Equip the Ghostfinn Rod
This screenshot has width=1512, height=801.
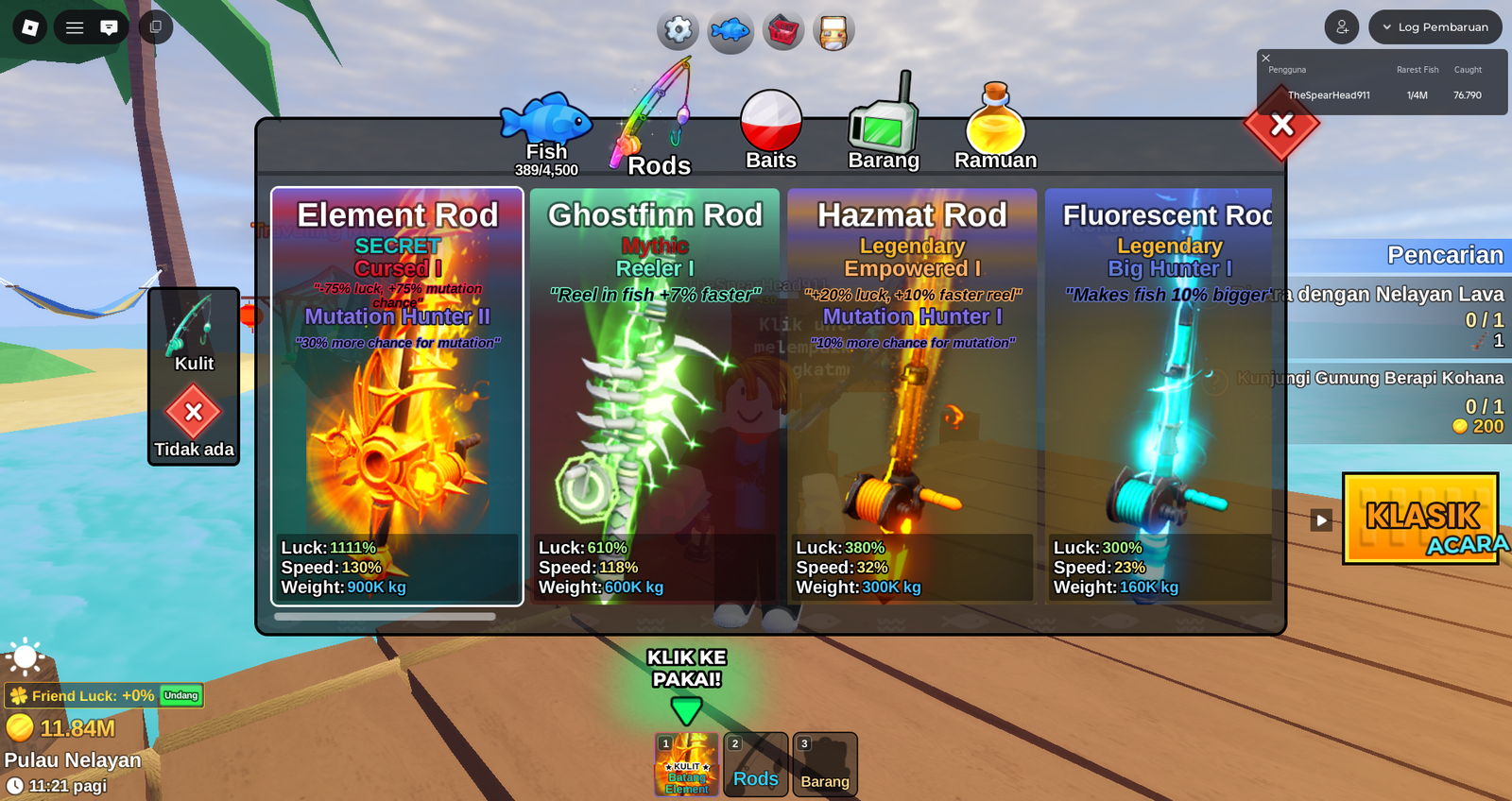click(x=654, y=397)
